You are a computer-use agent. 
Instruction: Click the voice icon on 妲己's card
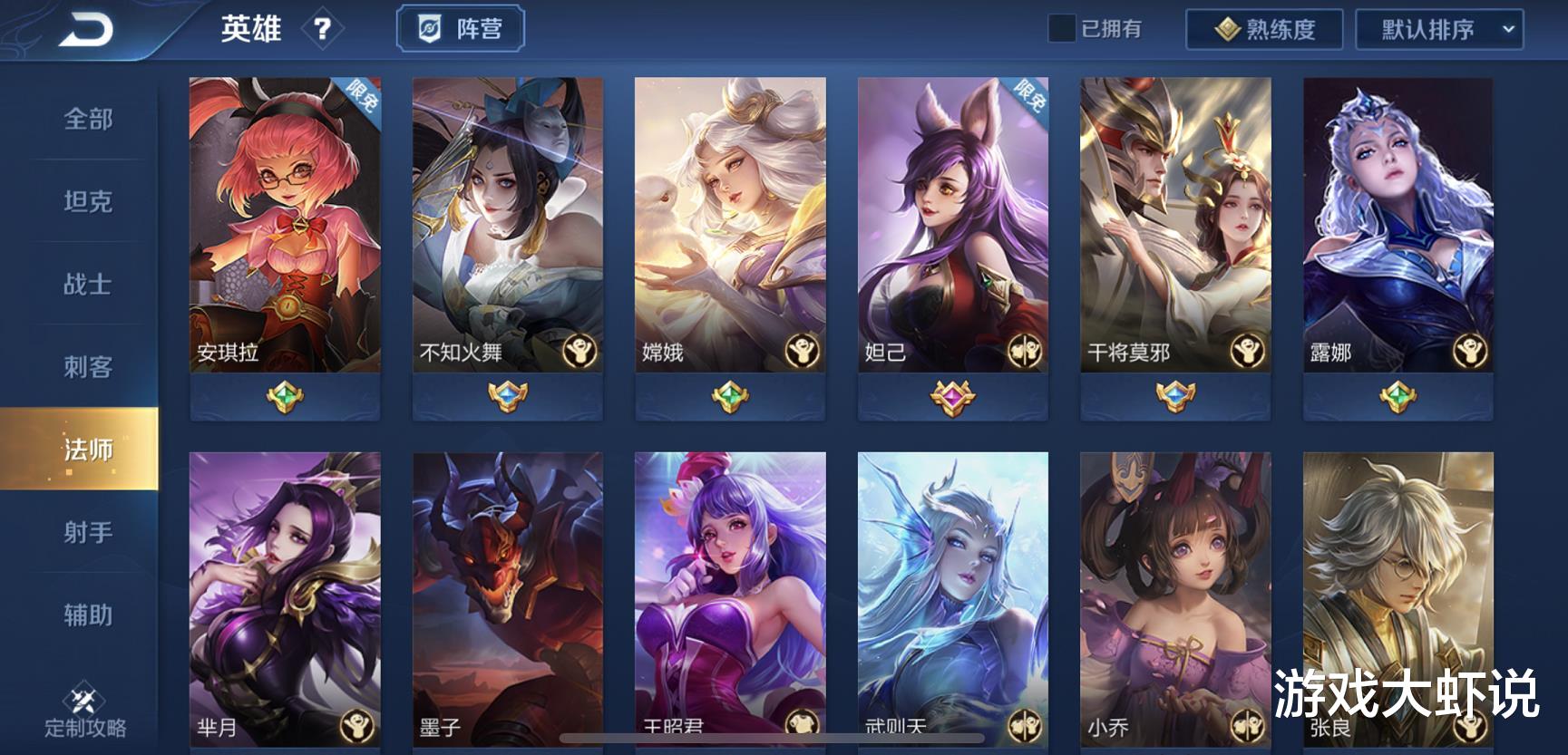pyautogui.click(x=1023, y=351)
